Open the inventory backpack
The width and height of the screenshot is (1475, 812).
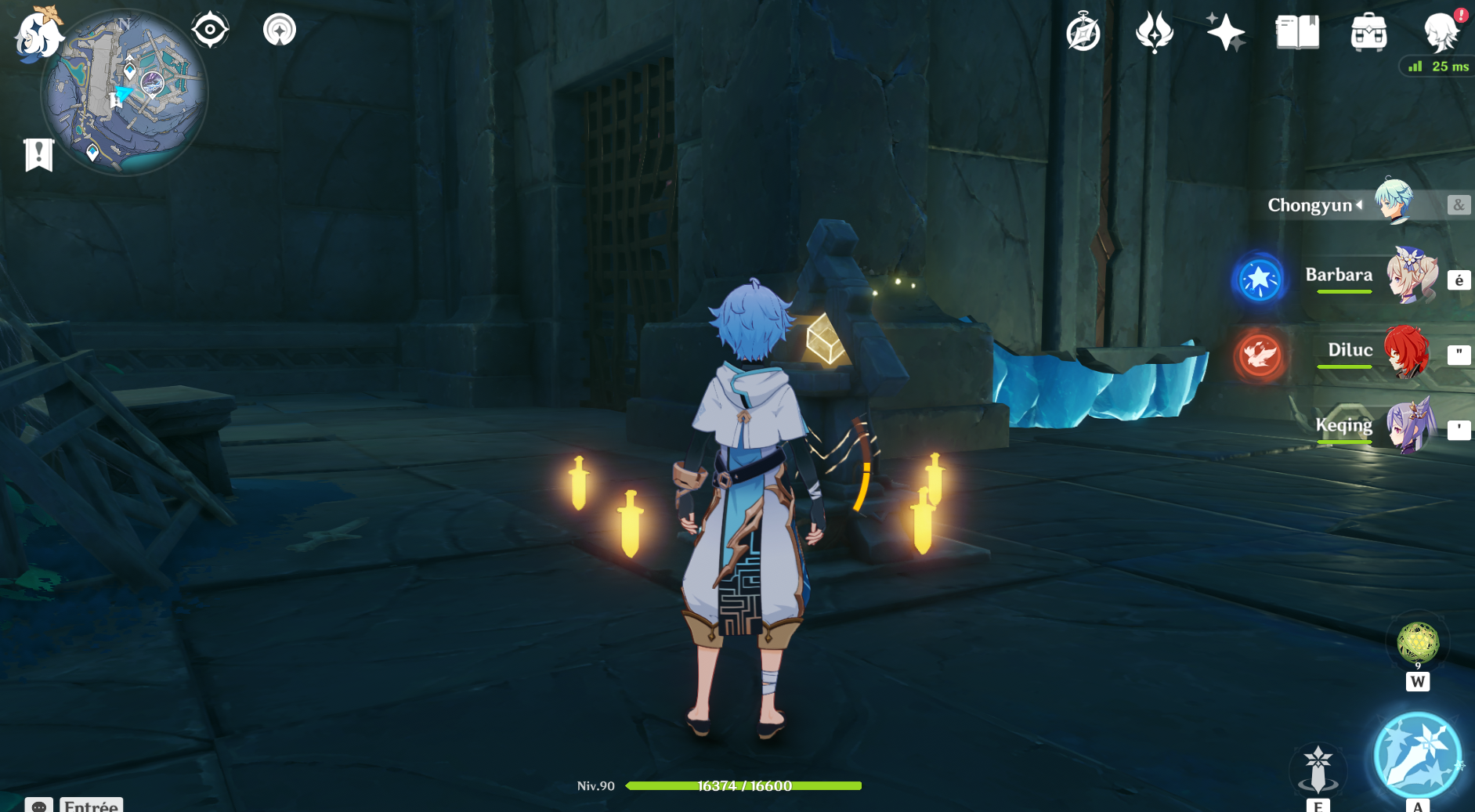click(1368, 33)
